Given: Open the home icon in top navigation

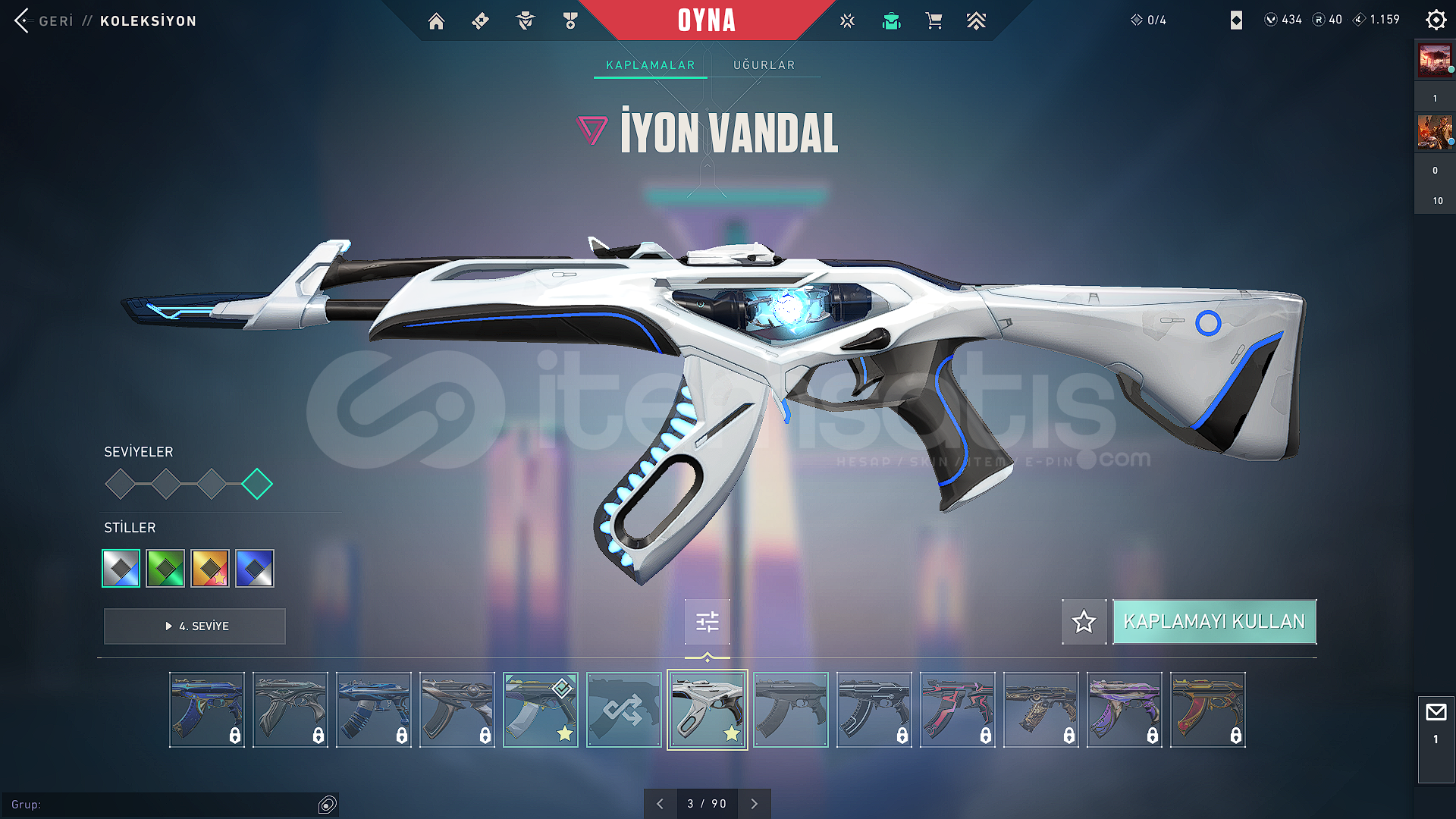Looking at the screenshot, I should coord(436,21).
